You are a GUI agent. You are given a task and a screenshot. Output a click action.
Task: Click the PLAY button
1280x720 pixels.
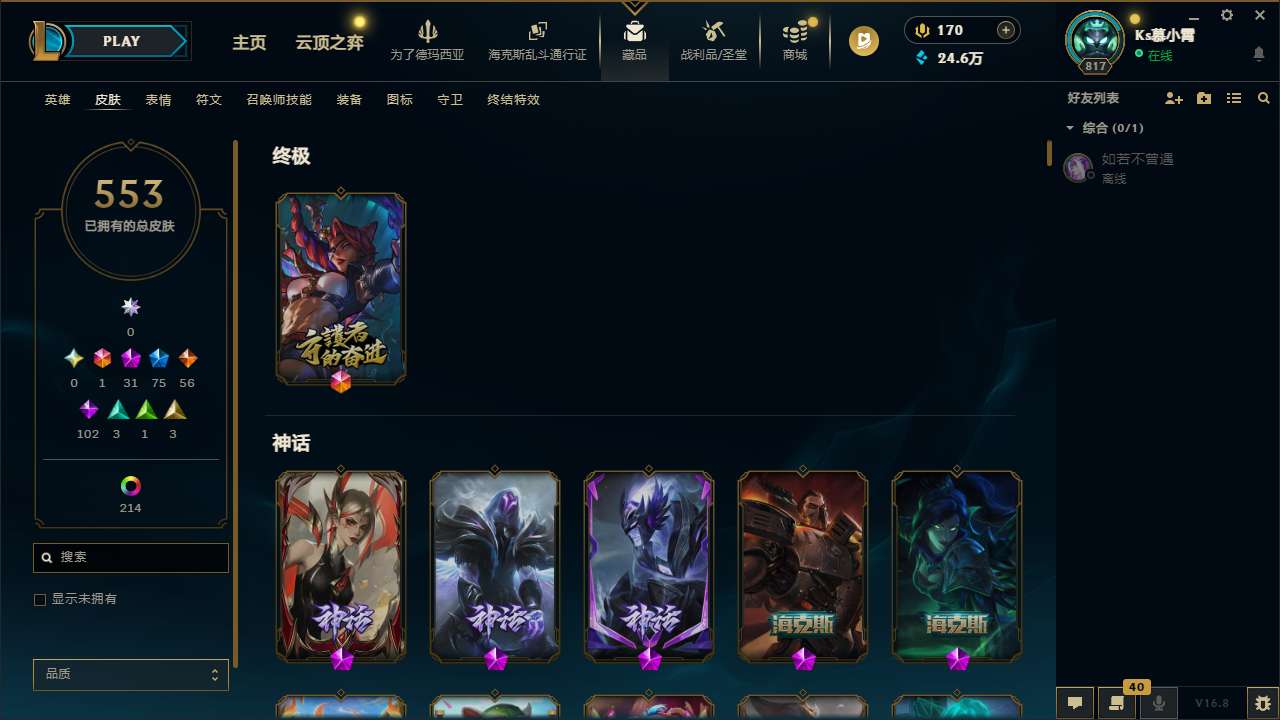click(x=121, y=41)
